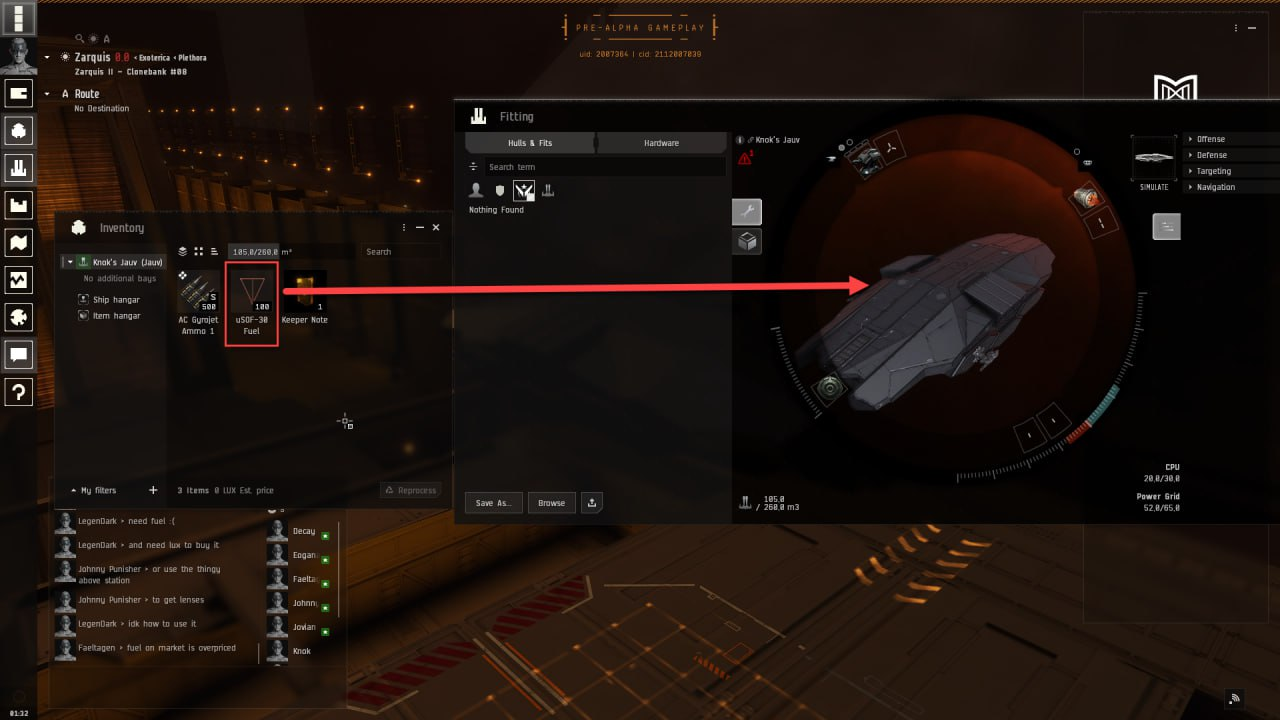Select the uSOF-30 Fuel item

coord(251,299)
